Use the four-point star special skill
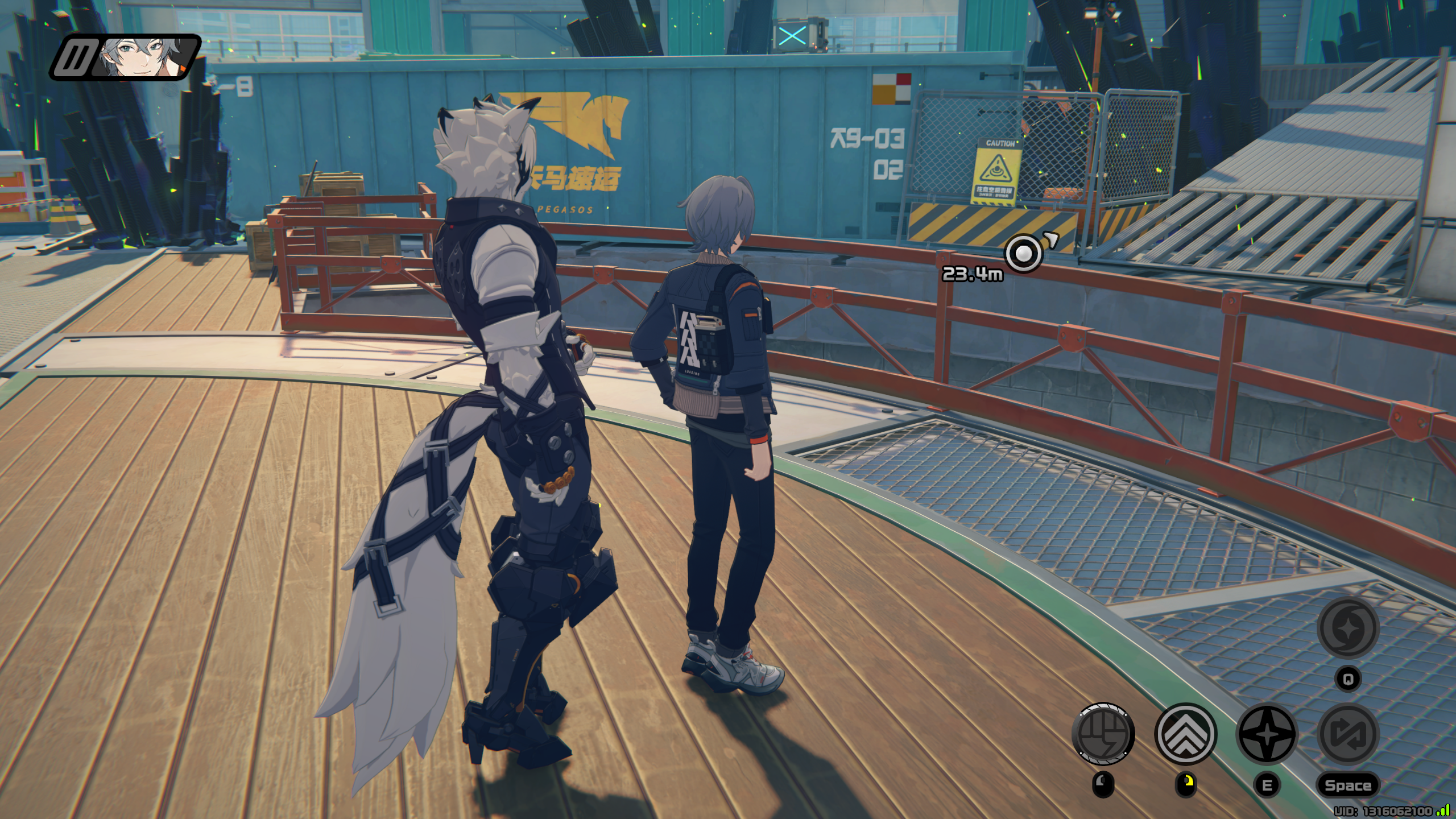The width and height of the screenshot is (1456, 819). point(1267,734)
